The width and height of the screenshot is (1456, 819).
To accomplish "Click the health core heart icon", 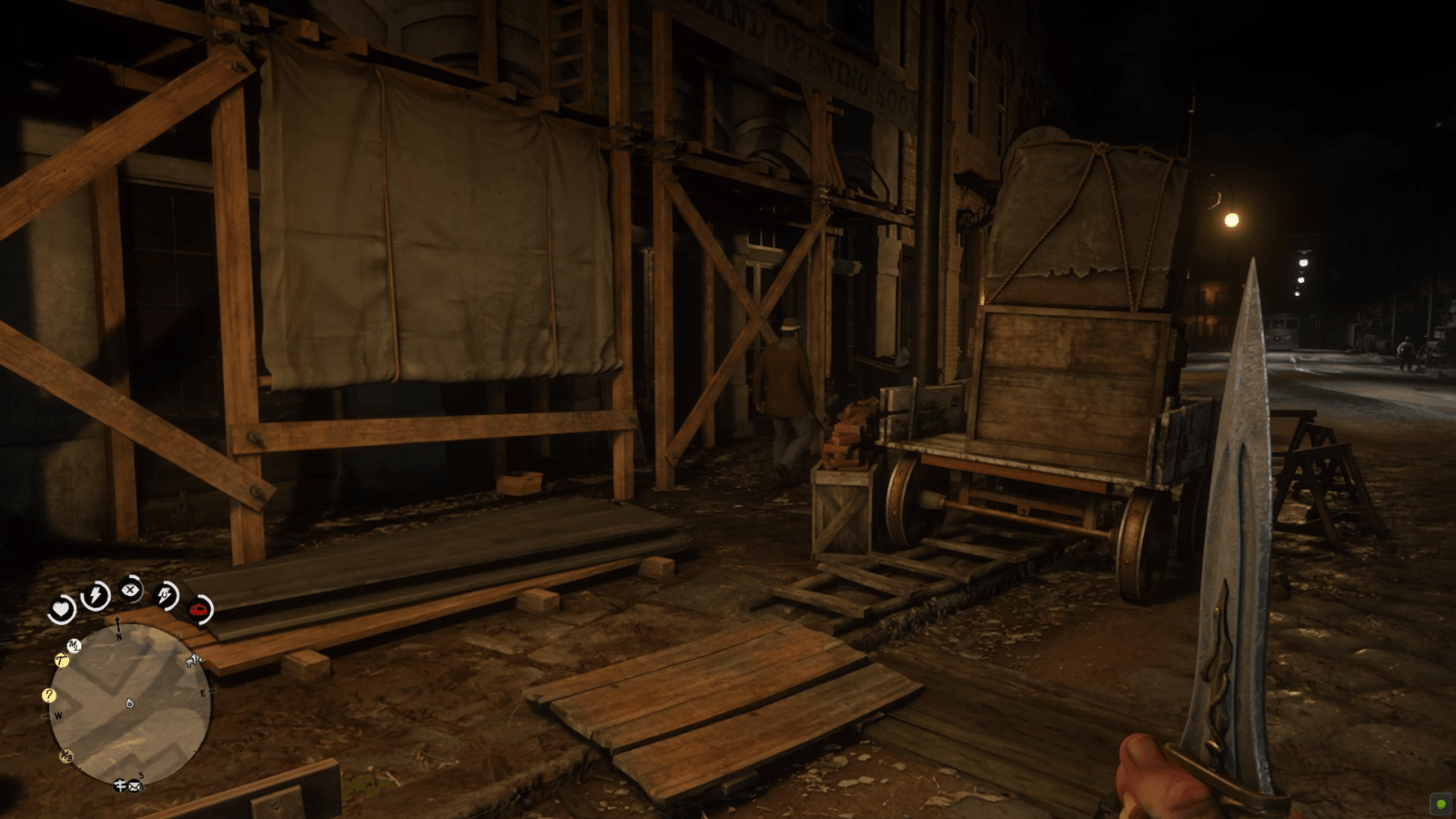I will pyautogui.click(x=60, y=607).
